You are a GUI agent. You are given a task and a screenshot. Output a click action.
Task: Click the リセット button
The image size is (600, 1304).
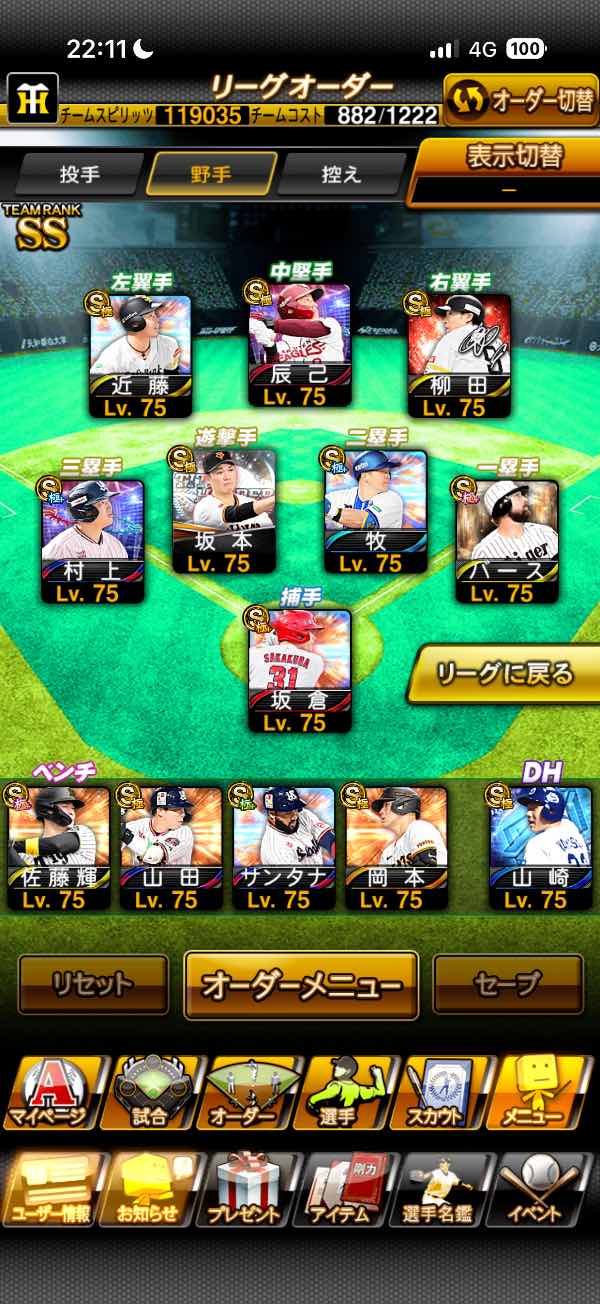click(x=93, y=983)
